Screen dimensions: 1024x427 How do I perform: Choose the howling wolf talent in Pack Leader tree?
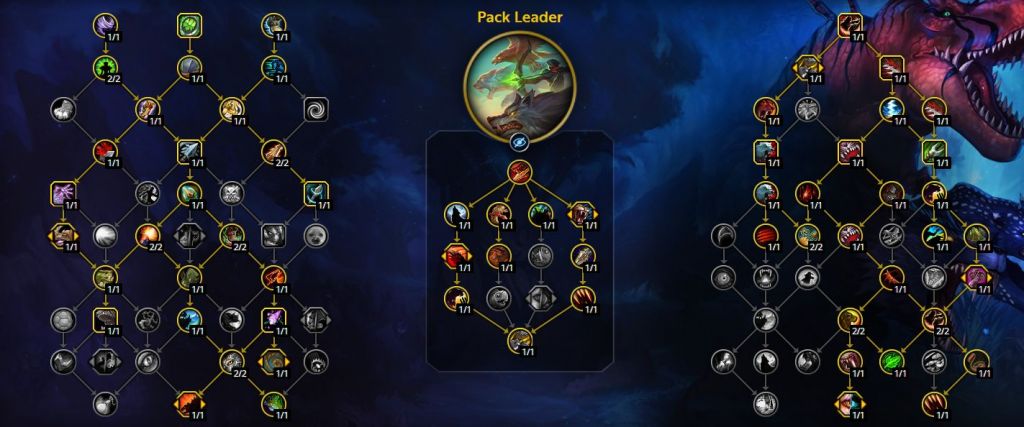(456, 213)
